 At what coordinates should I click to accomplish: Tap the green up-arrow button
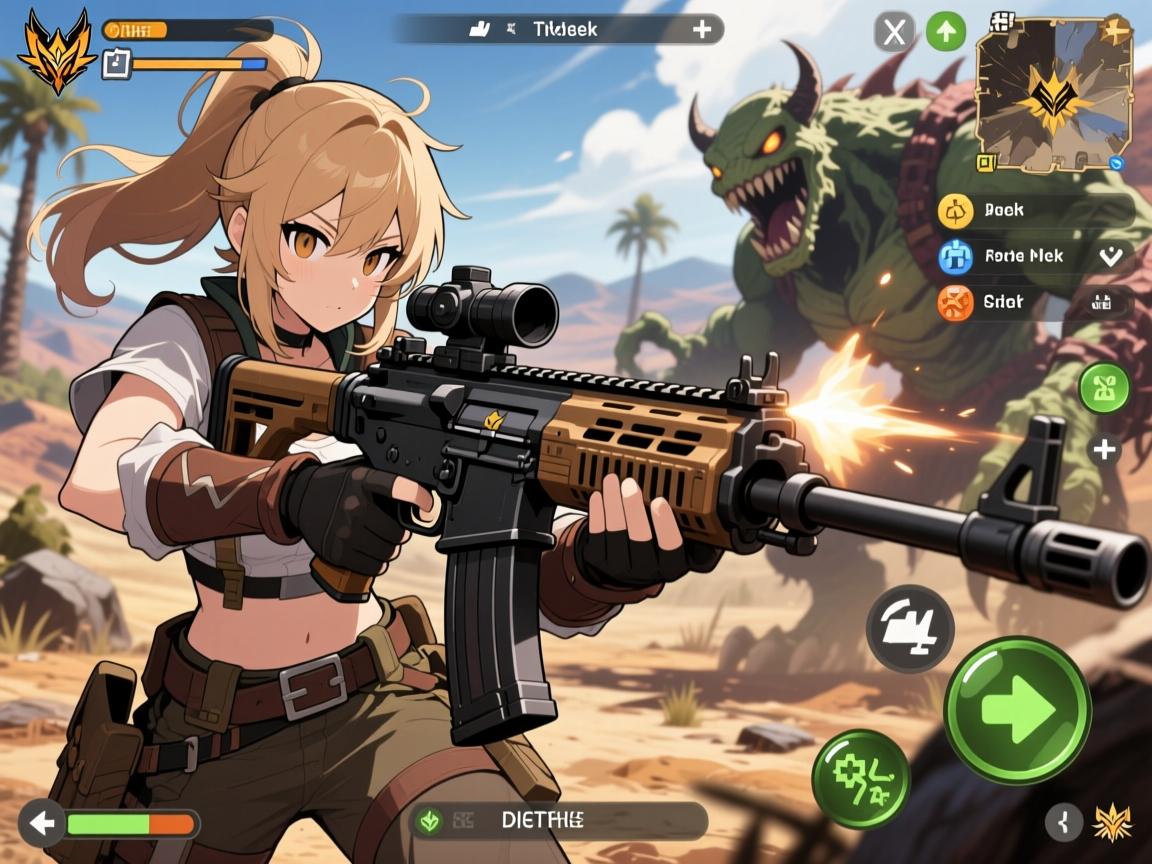pyautogui.click(x=945, y=33)
